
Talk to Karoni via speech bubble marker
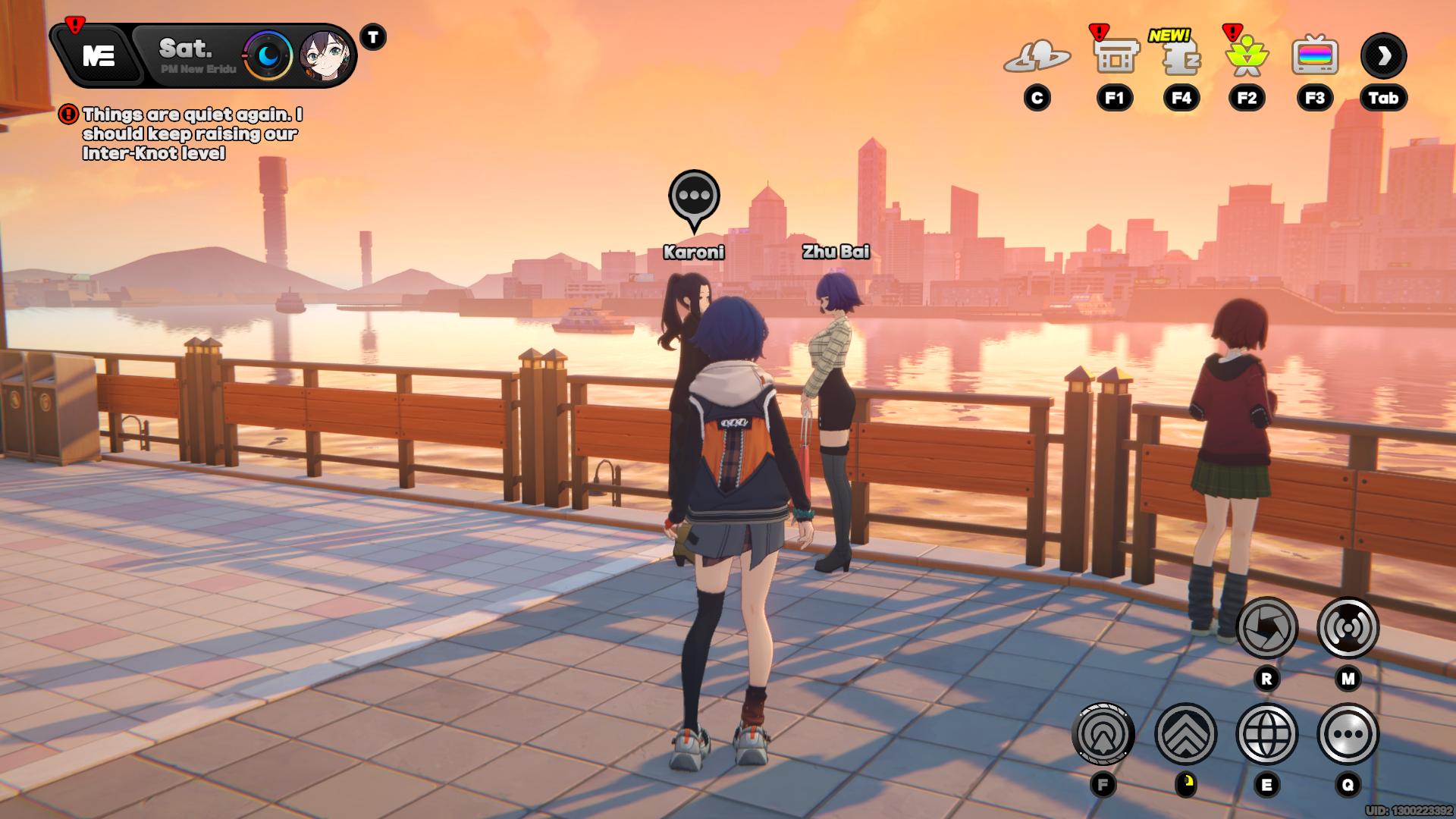pyautogui.click(x=694, y=197)
